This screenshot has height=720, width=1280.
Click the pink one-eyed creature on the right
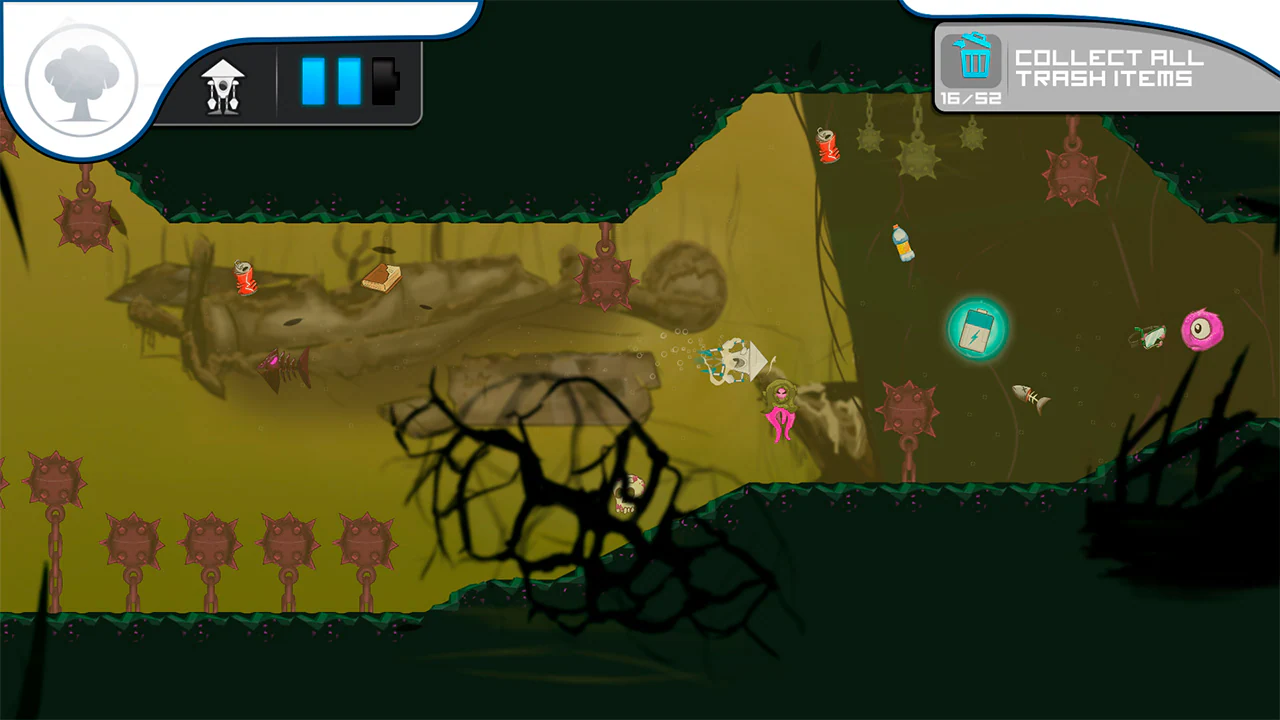[1204, 330]
